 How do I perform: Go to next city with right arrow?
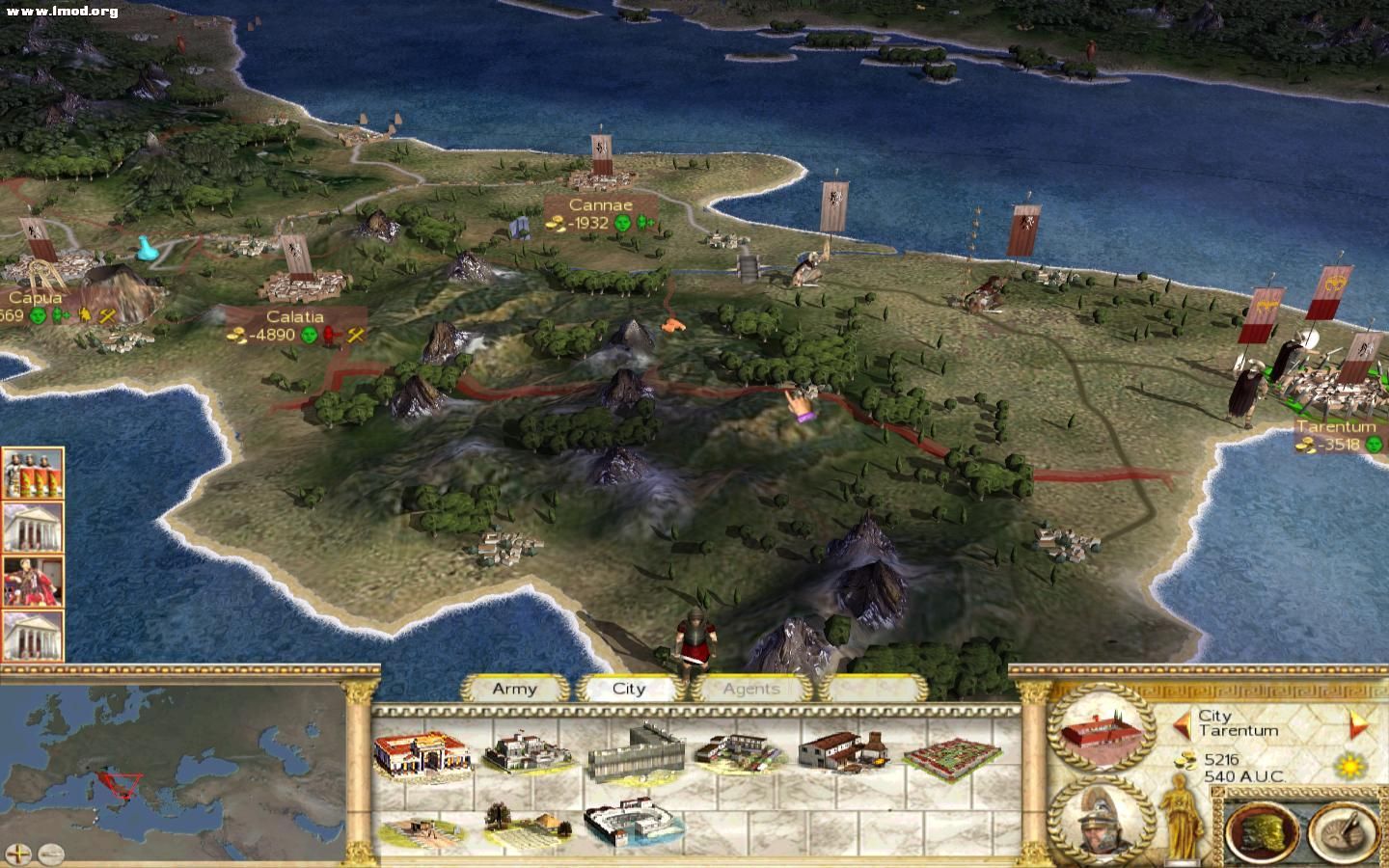click(1357, 723)
